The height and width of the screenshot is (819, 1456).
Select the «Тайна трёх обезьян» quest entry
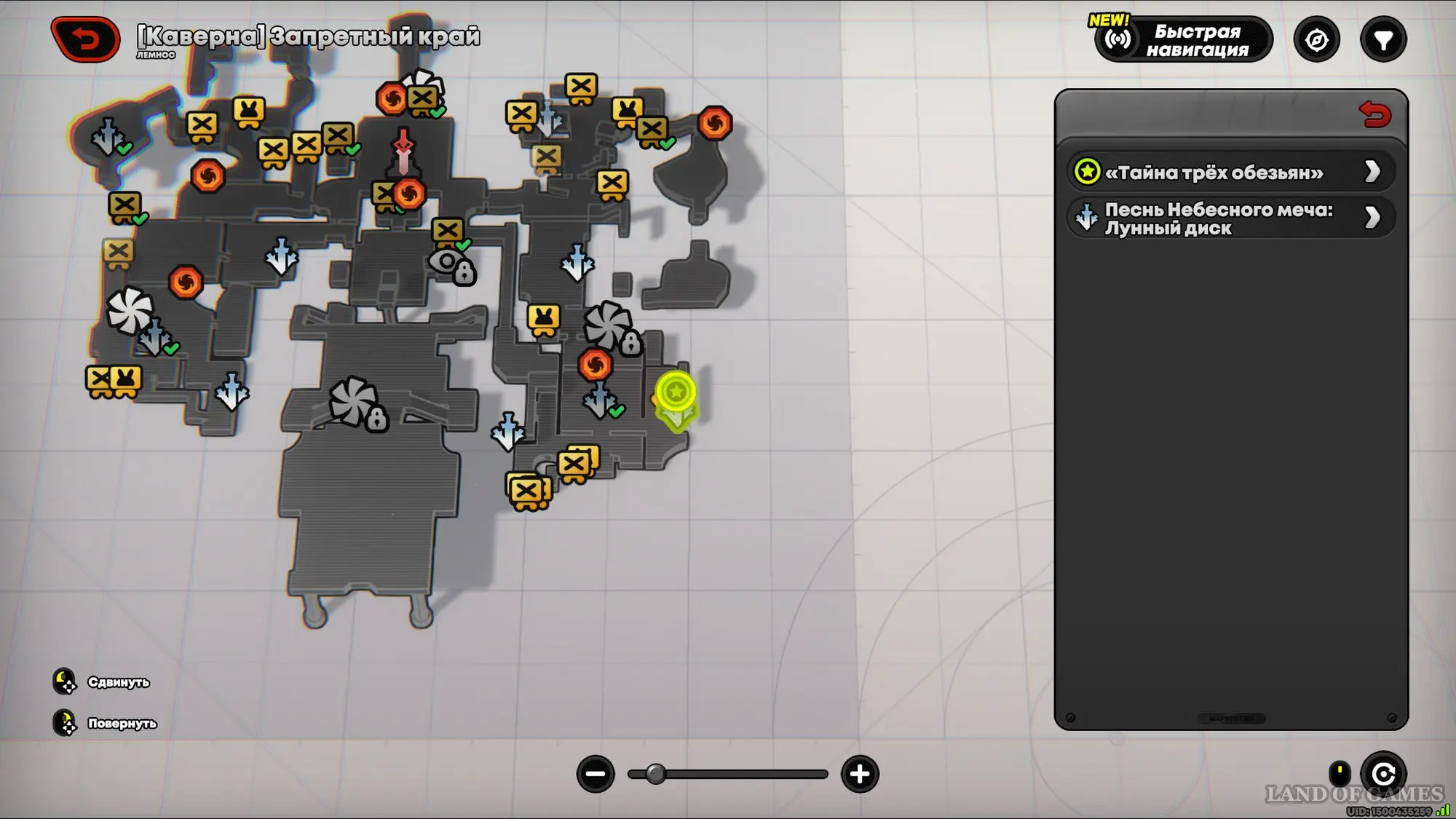(x=1230, y=173)
